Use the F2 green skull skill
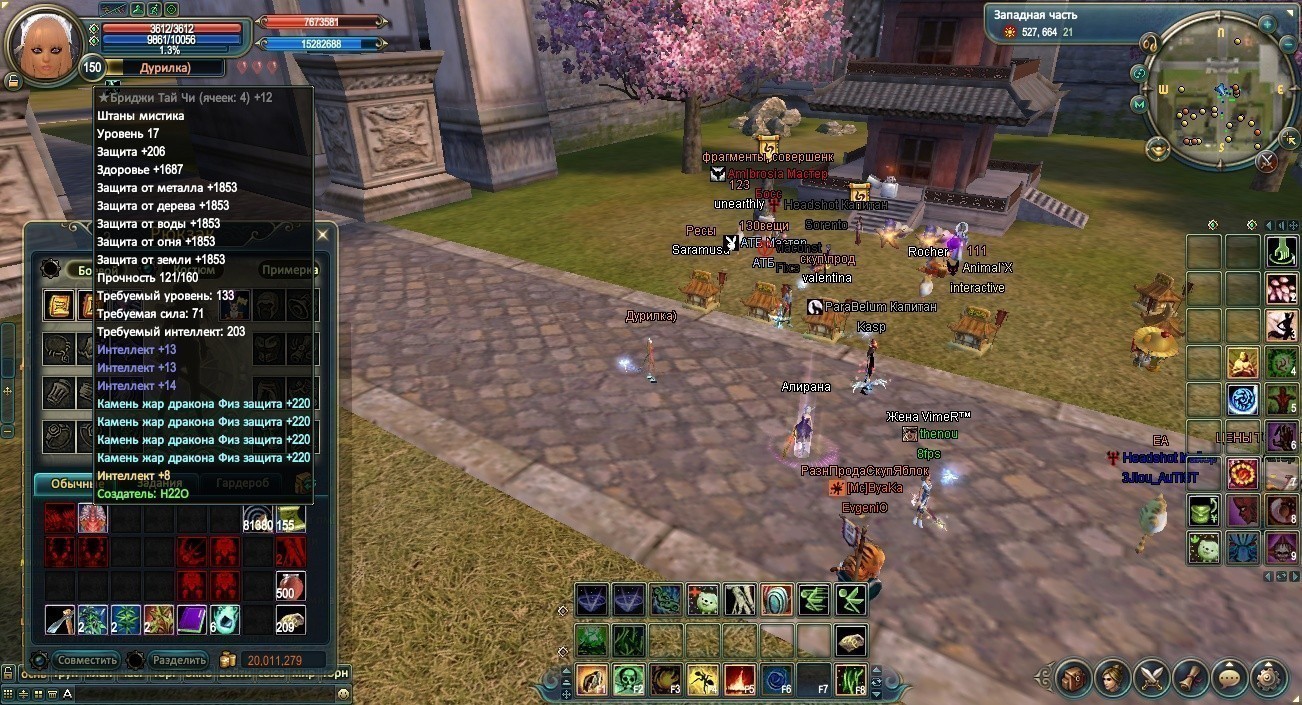This screenshot has height=705, width=1302. (x=628, y=680)
